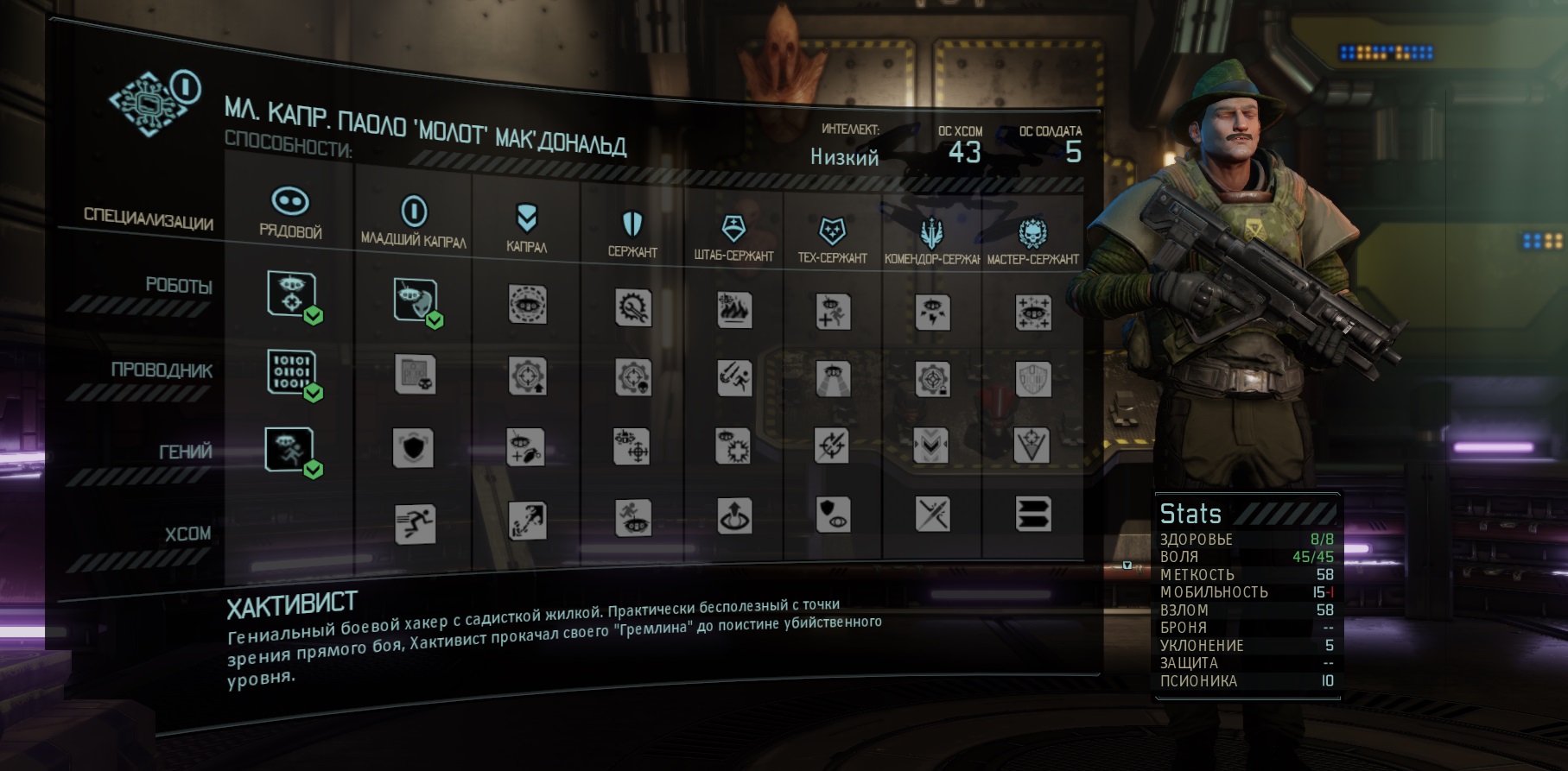Pick the crossed swords ability
The image size is (1568, 771).
[933, 515]
